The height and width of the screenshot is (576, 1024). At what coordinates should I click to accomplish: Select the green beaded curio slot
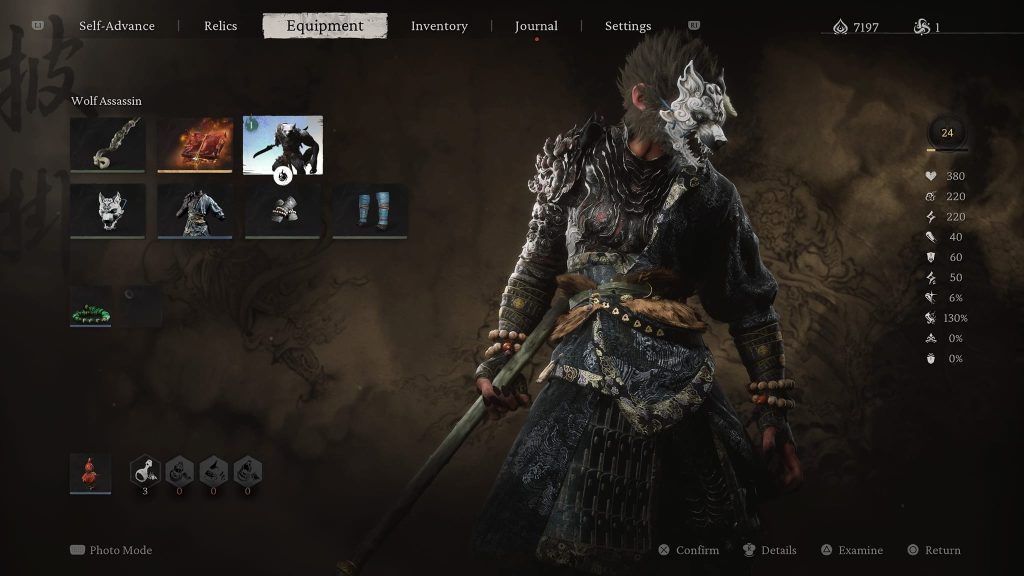(91, 307)
